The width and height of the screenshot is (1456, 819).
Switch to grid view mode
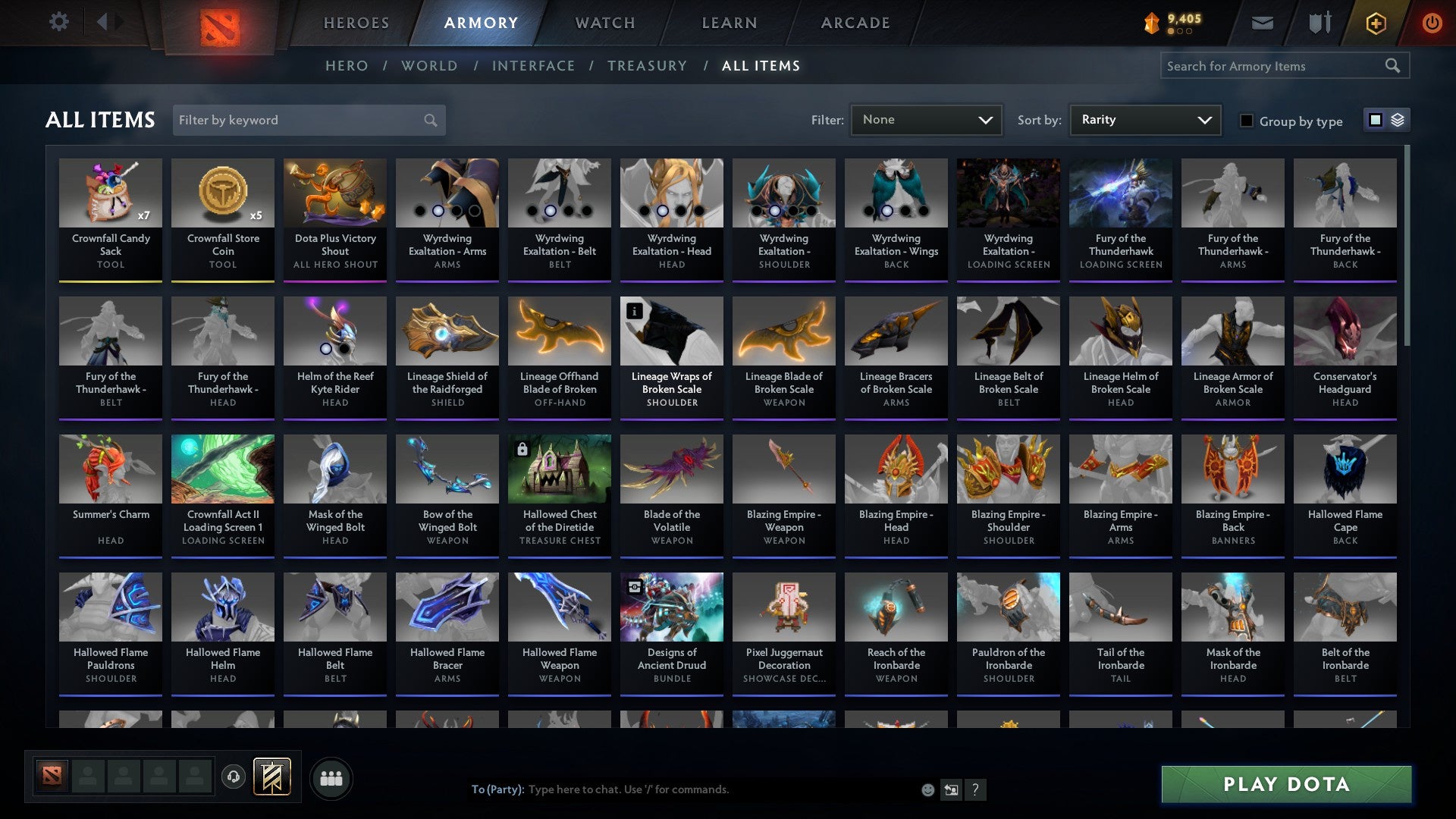[1374, 120]
